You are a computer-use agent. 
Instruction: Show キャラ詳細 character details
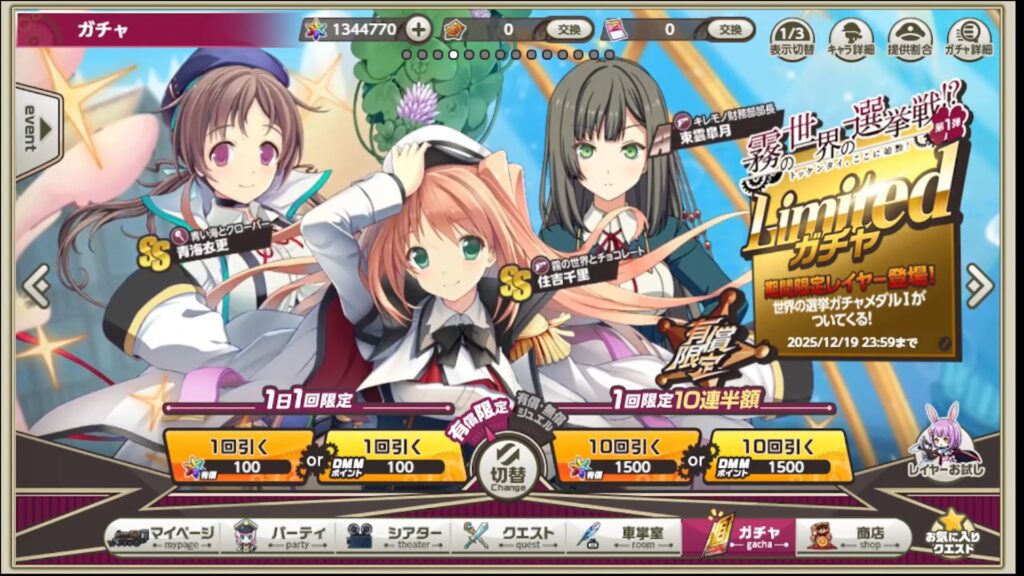point(850,37)
